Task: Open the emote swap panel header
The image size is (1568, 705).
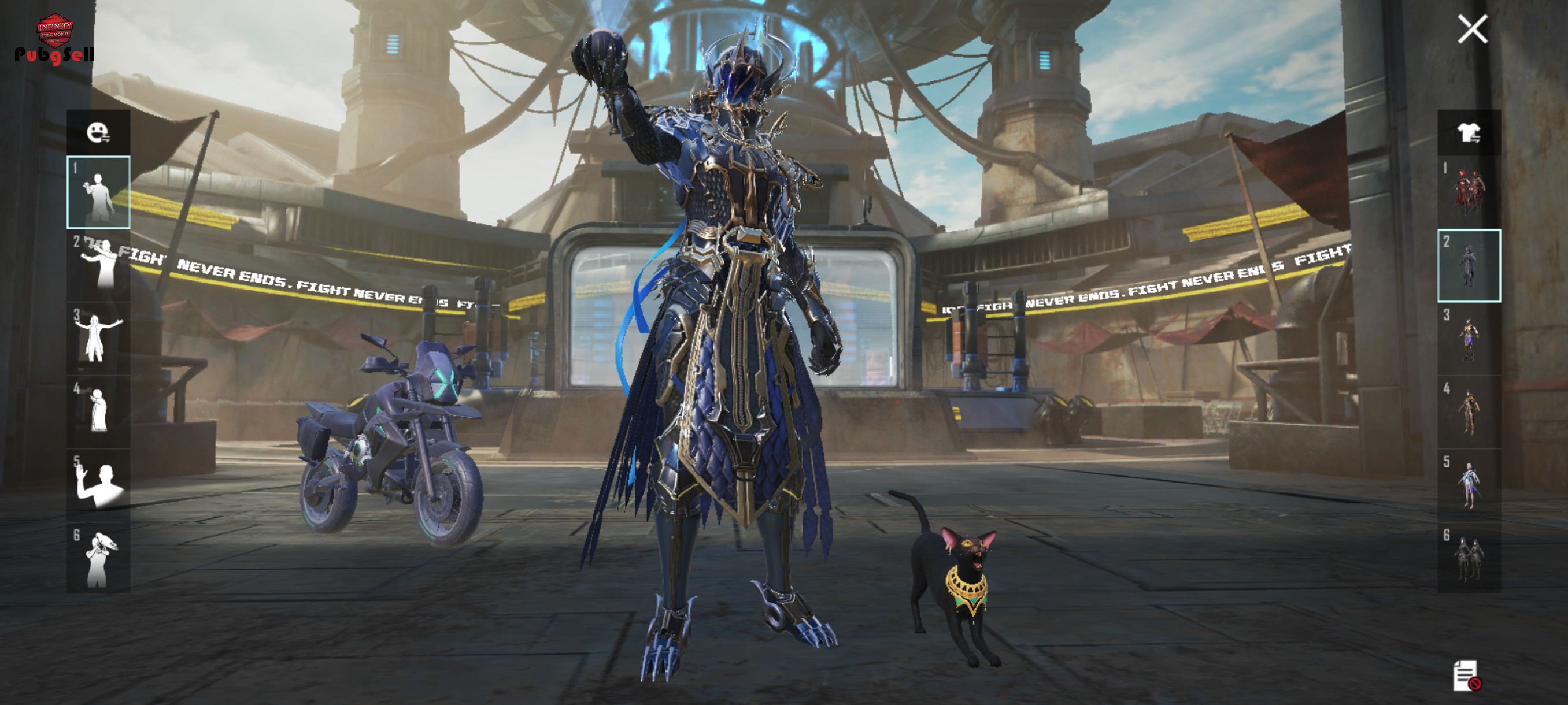Action: tap(98, 132)
